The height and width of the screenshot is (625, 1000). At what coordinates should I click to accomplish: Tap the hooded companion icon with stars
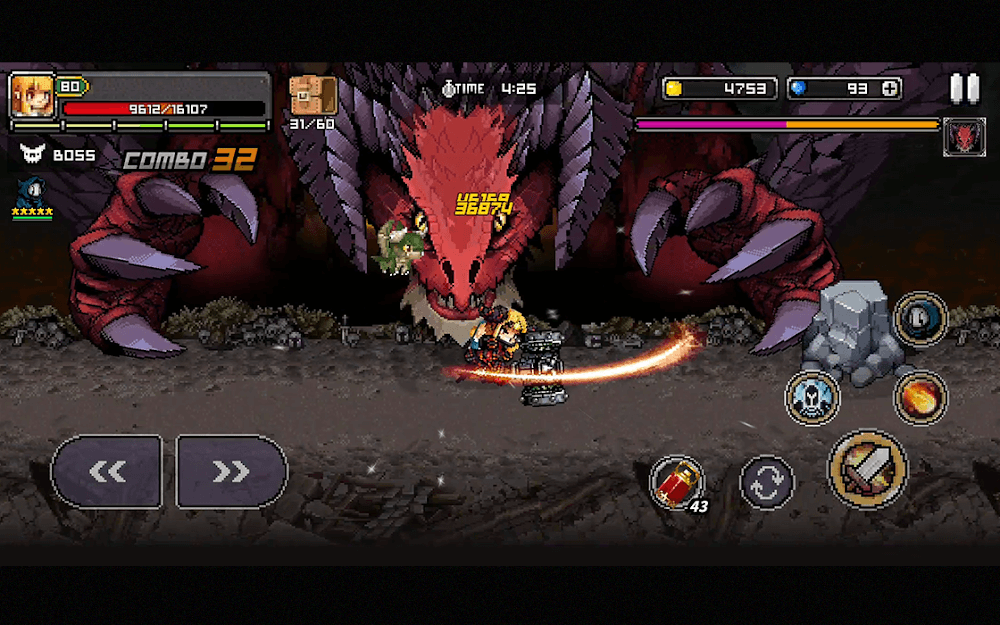pyautogui.click(x=31, y=194)
